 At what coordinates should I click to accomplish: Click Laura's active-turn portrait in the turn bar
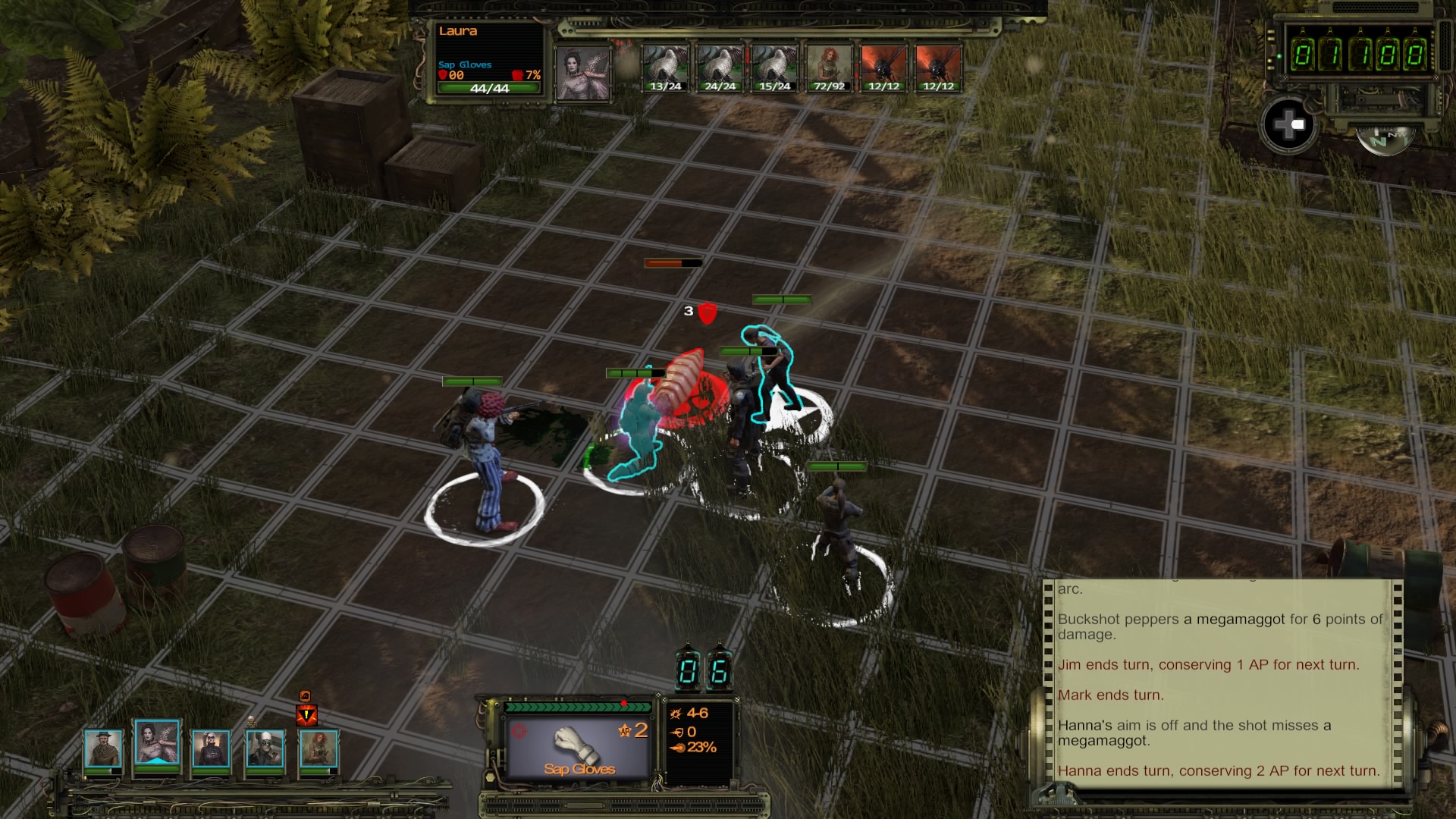(x=583, y=73)
